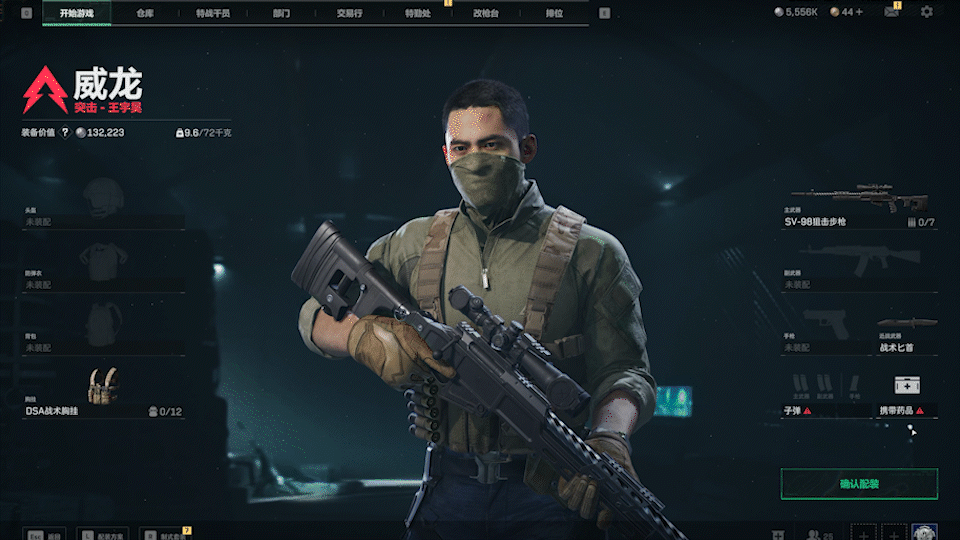The height and width of the screenshot is (540, 960).
Task: Open the 携带药品 (medical supplies) slot
Action: click(x=907, y=393)
